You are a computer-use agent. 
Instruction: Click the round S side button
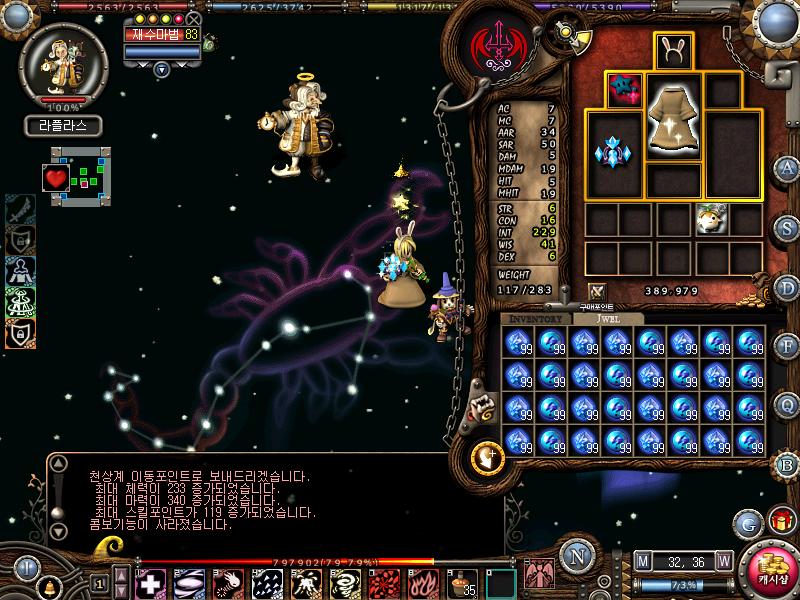788,228
